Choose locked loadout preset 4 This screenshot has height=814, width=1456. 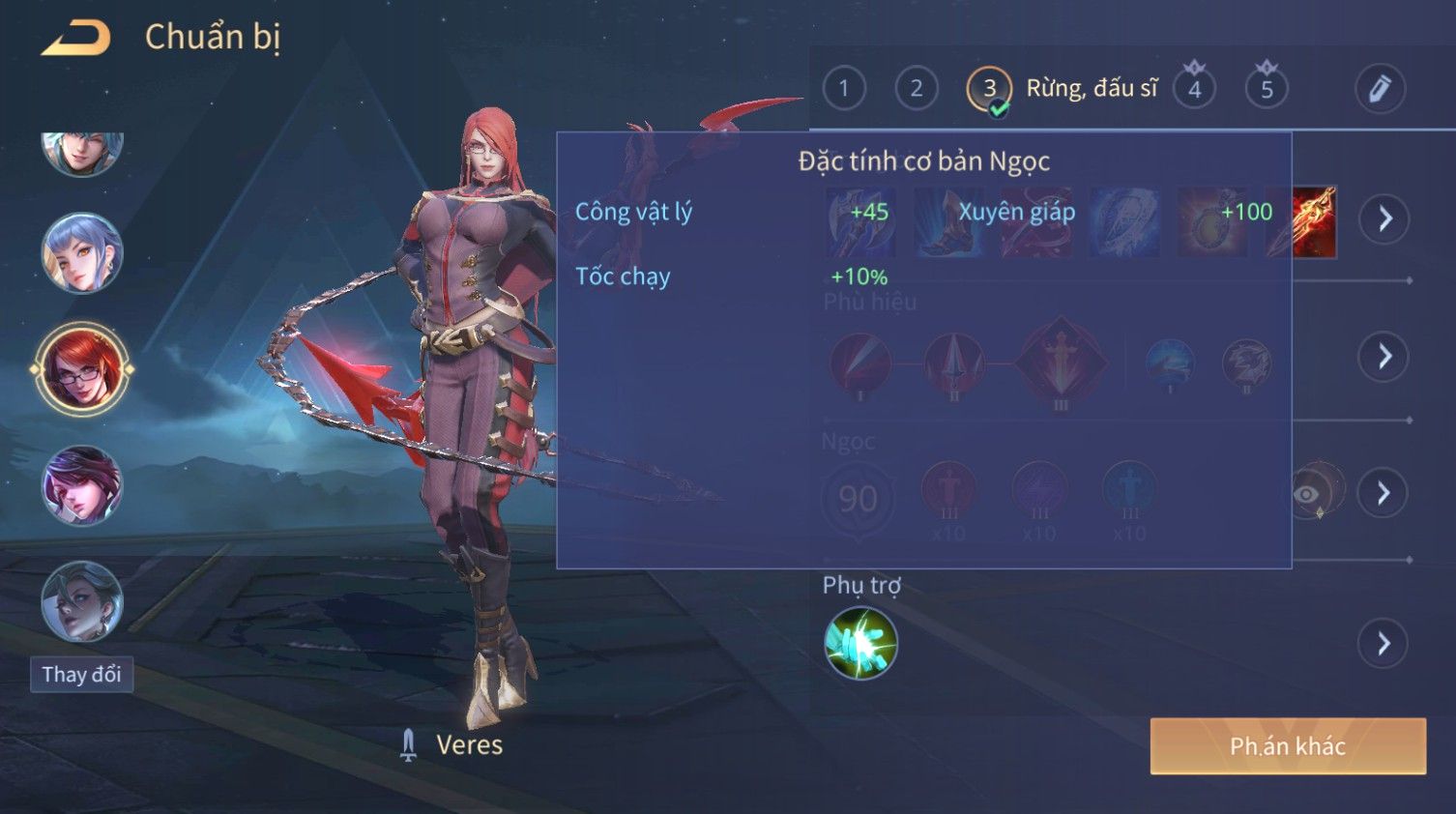click(1195, 89)
